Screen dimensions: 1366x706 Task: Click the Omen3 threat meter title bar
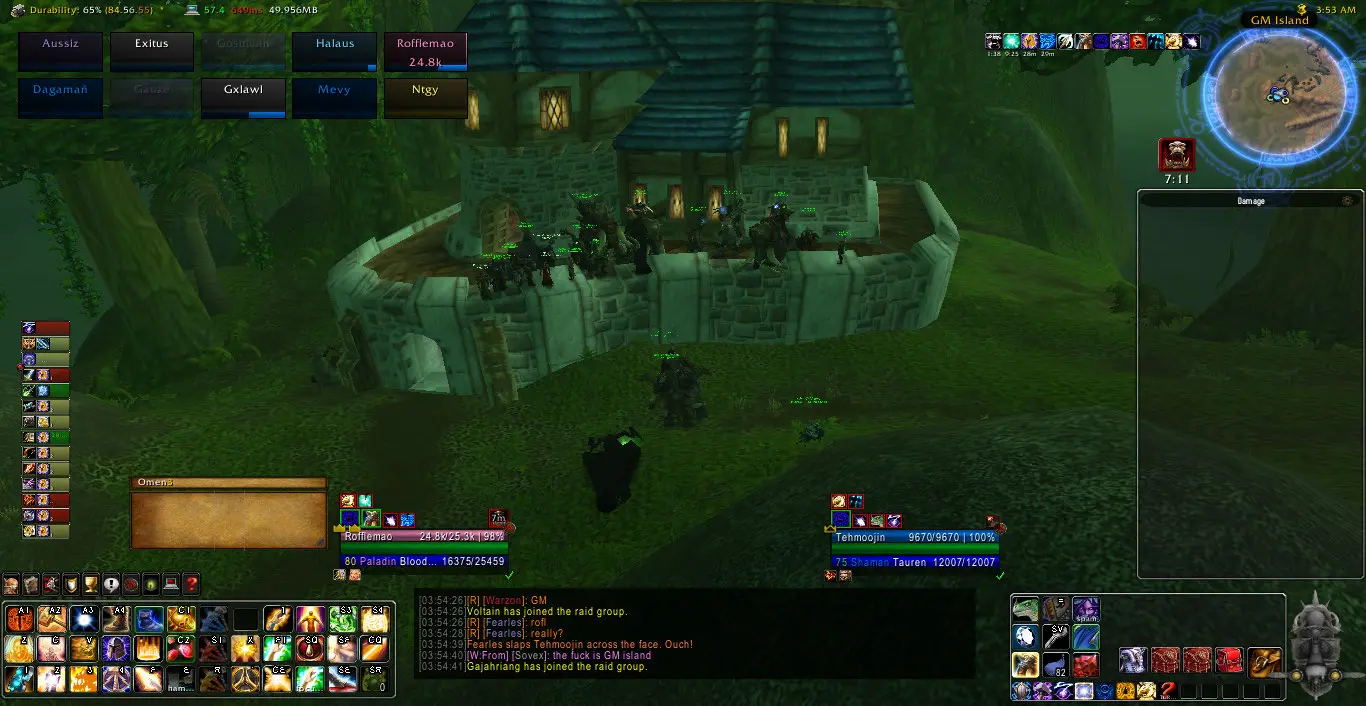click(228, 483)
